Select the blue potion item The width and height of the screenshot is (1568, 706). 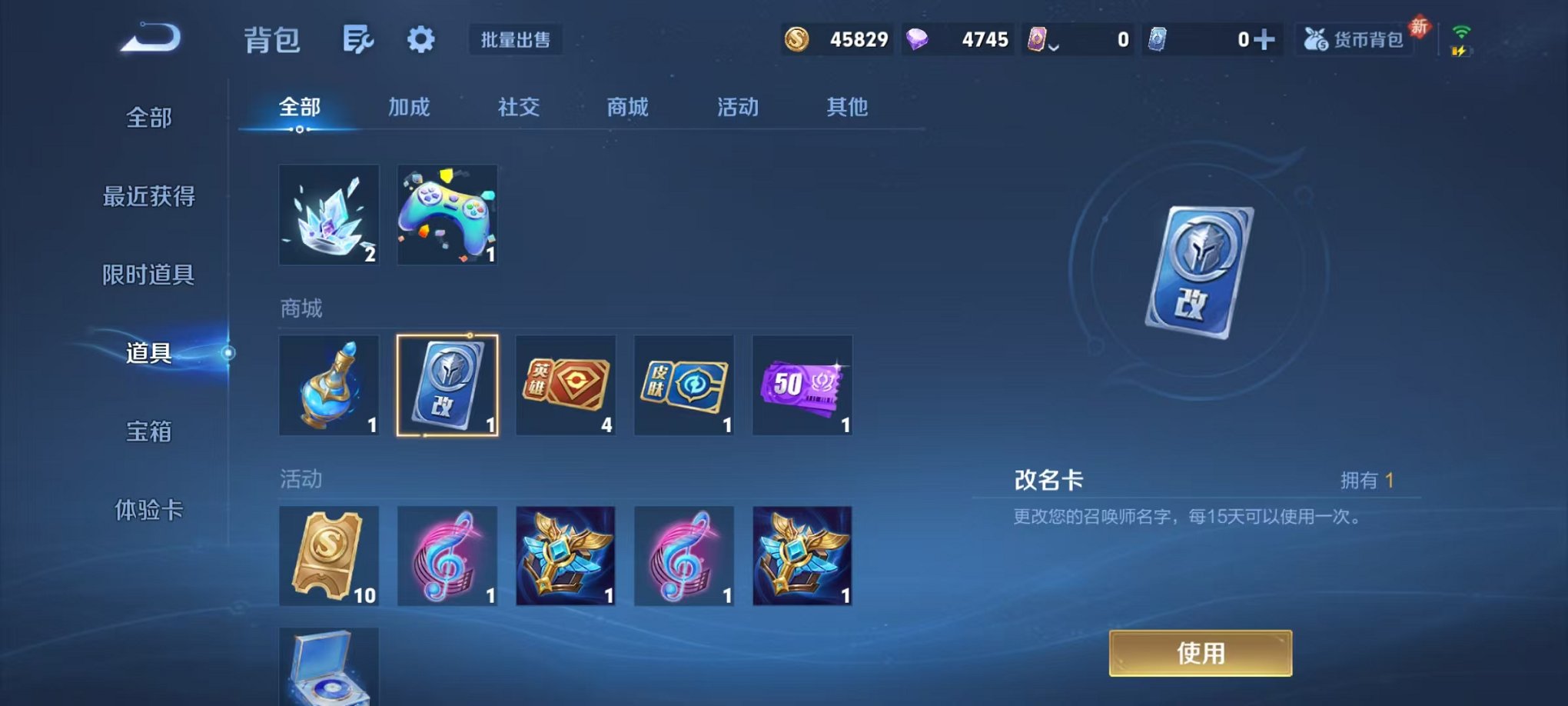coord(329,385)
